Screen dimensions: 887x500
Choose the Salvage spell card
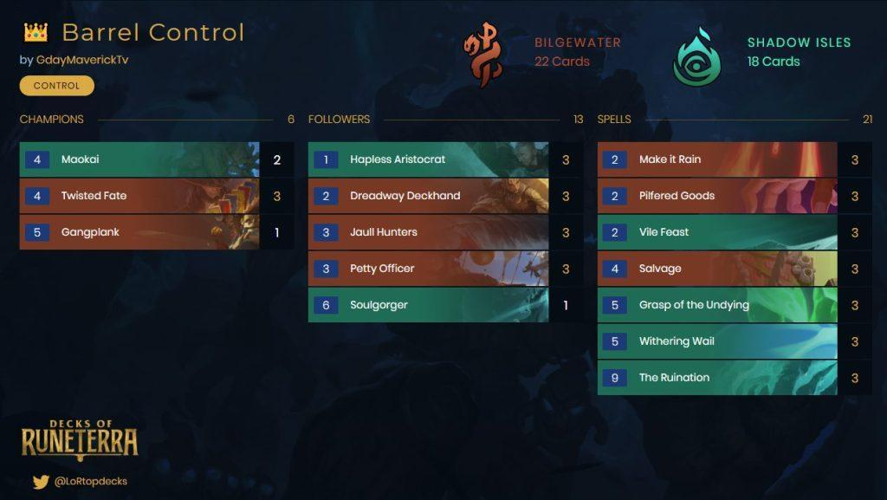717,269
